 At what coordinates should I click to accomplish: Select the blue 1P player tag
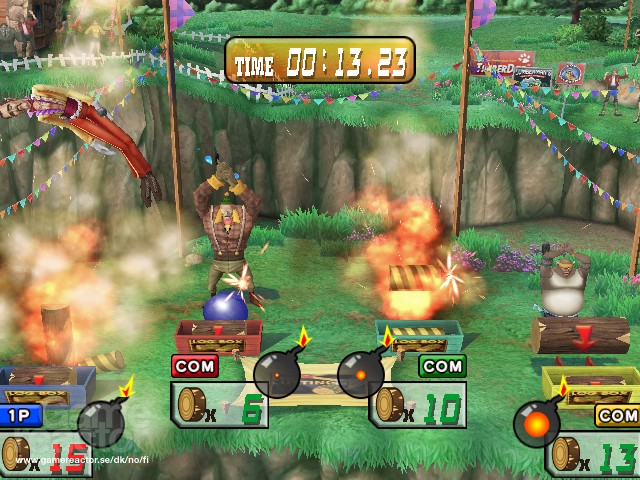(23, 415)
